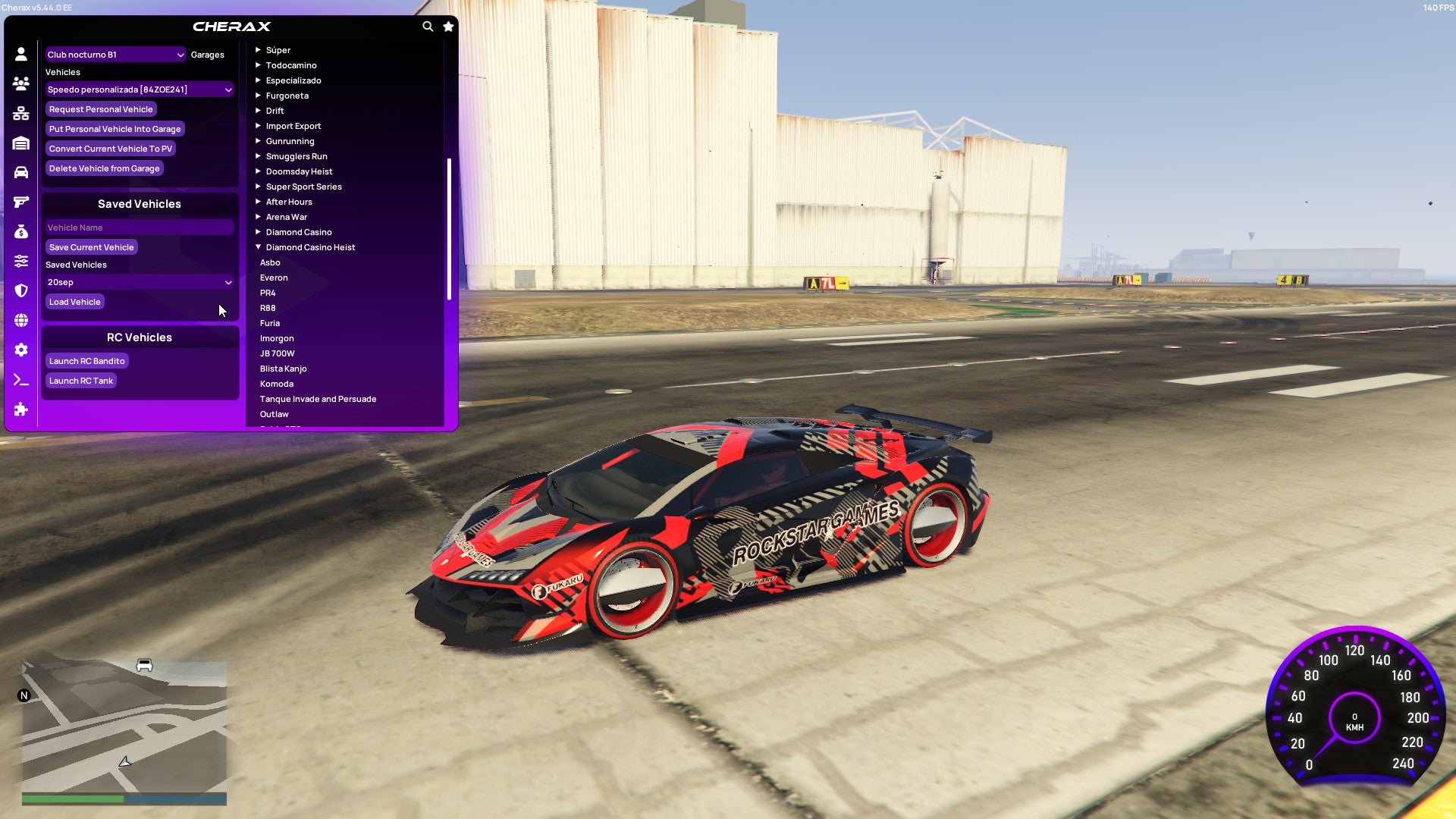
Task: Open the Garage panel via garage icon
Action: pos(21,142)
